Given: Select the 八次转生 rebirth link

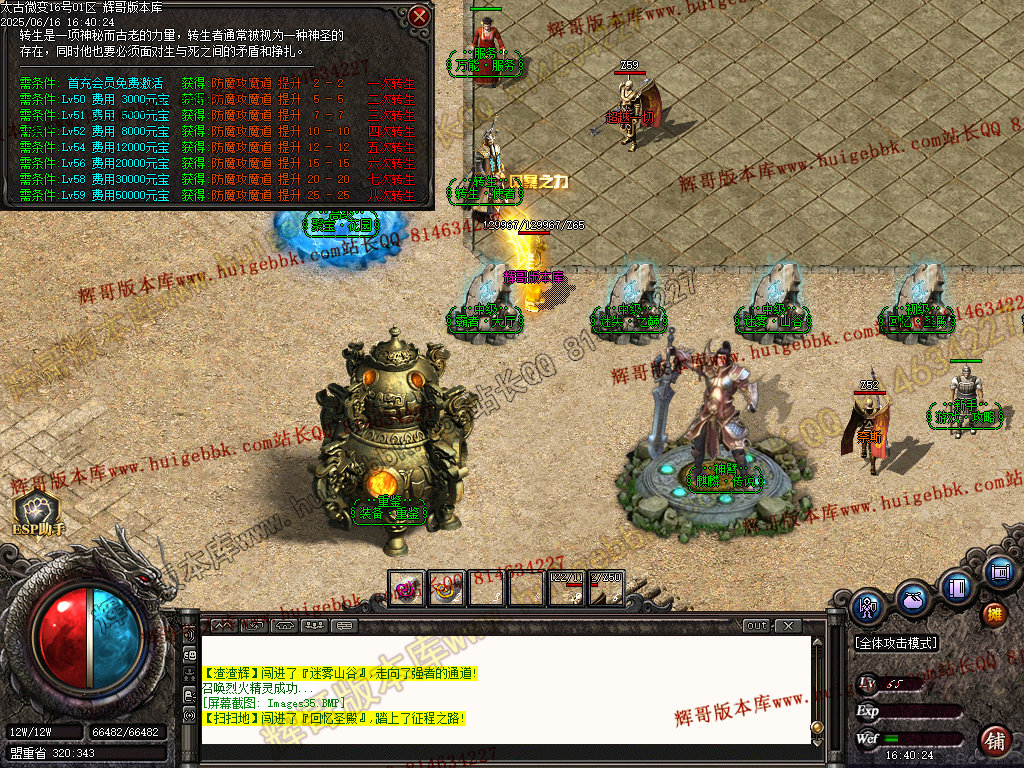Looking at the screenshot, I should pyautogui.click(x=391, y=196).
